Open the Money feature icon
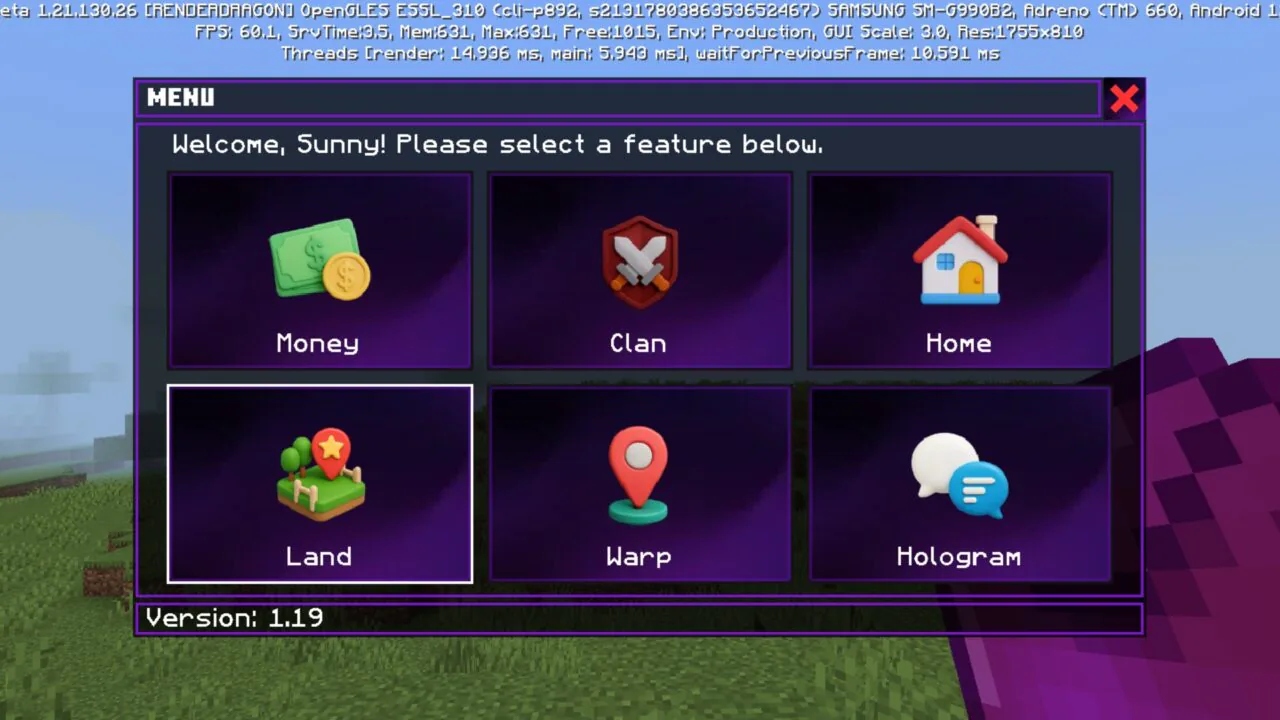 pyautogui.click(x=320, y=262)
